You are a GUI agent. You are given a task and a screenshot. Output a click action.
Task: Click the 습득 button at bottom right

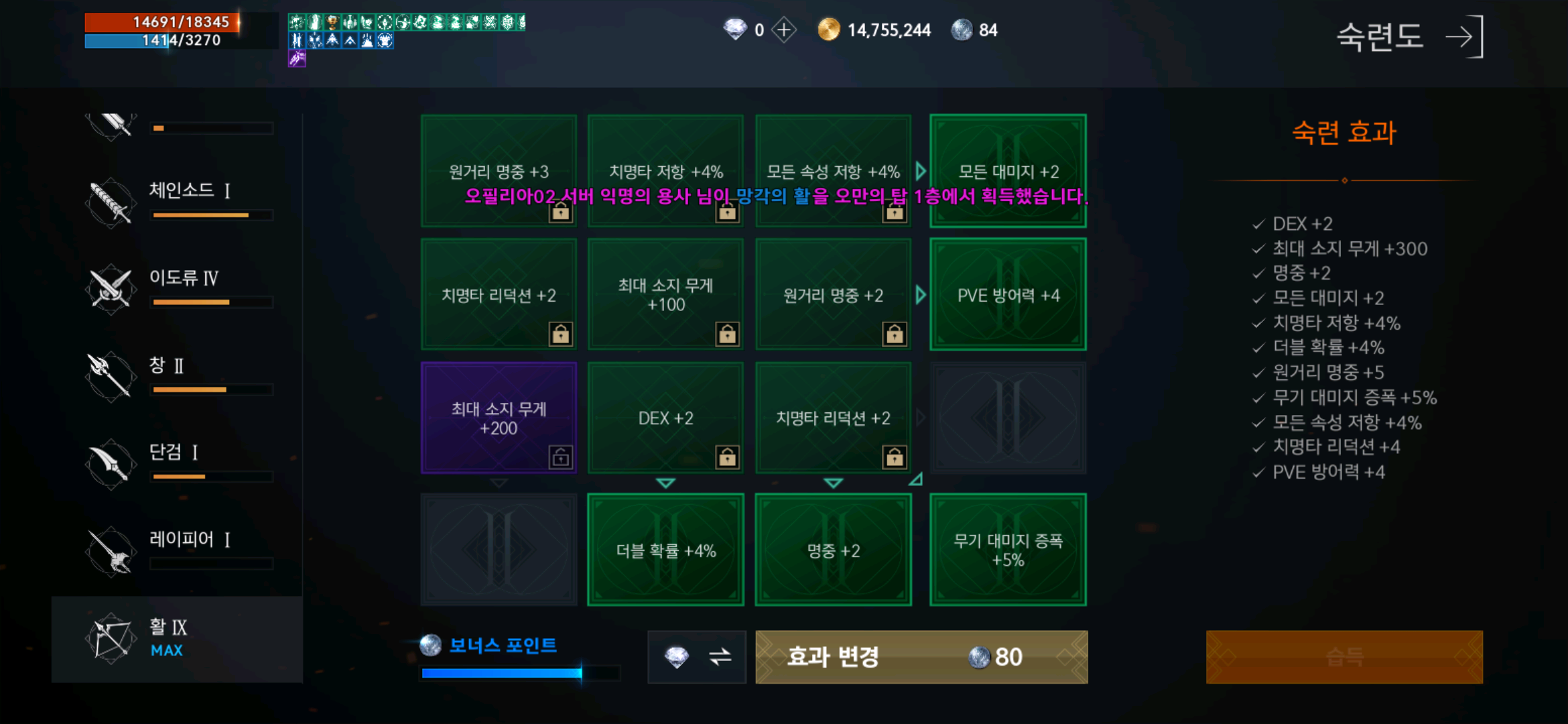[1346, 657]
